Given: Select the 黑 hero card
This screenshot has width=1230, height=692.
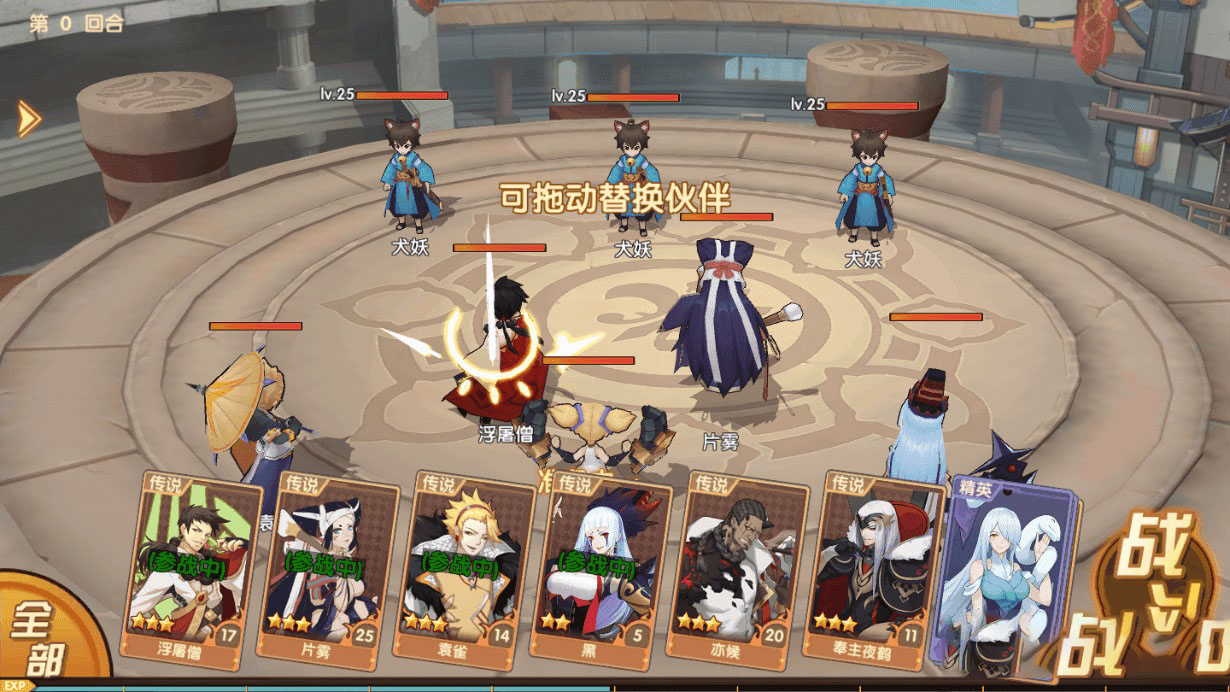Looking at the screenshot, I should (601, 570).
